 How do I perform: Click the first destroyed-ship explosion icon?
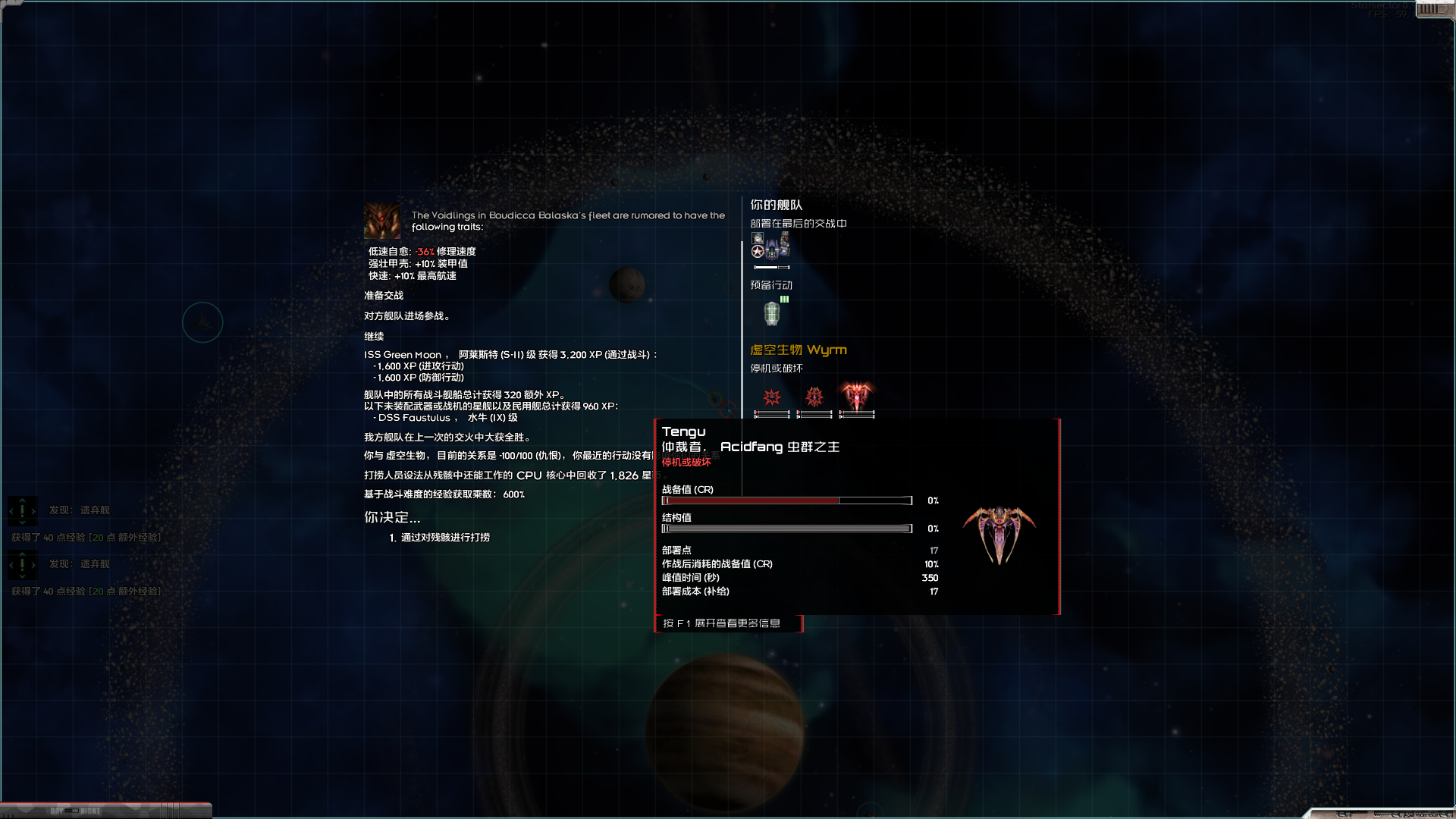click(x=773, y=396)
